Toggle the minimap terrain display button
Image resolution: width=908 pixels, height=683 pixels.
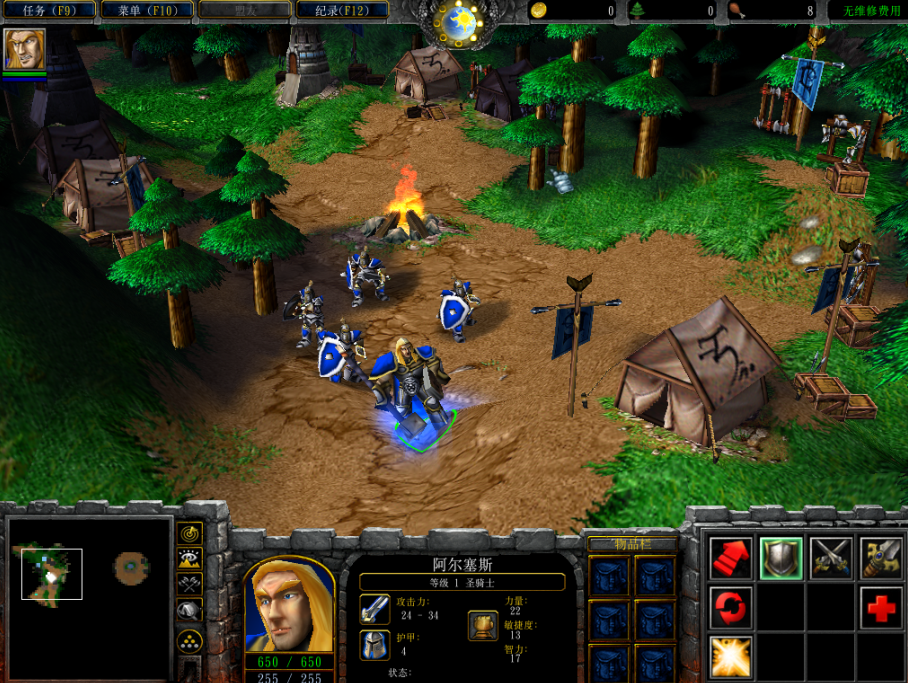point(189,559)
